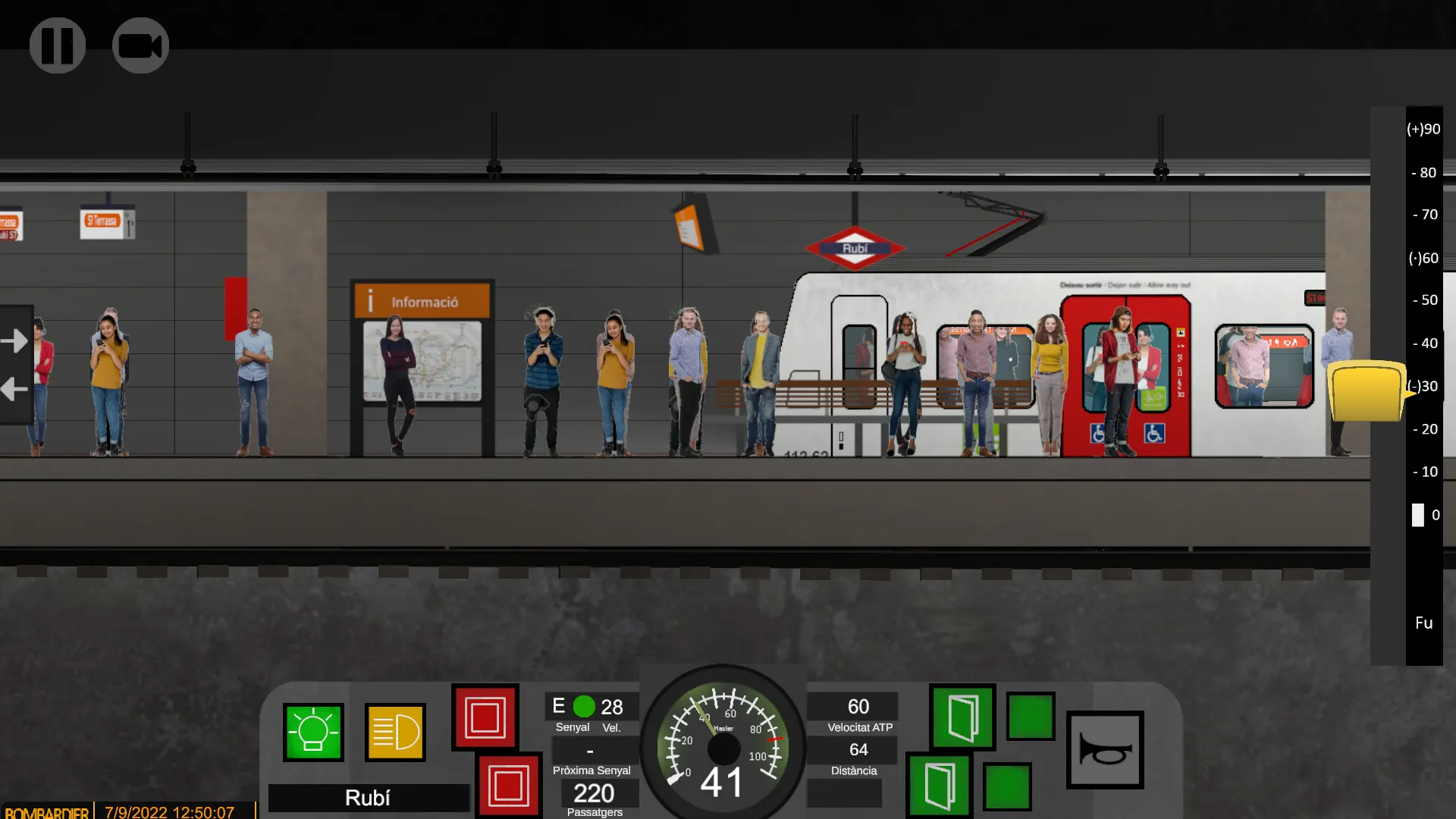Toggle the interior cabin light
Screen dimensions: 1456x819
[x=315, y=733]
